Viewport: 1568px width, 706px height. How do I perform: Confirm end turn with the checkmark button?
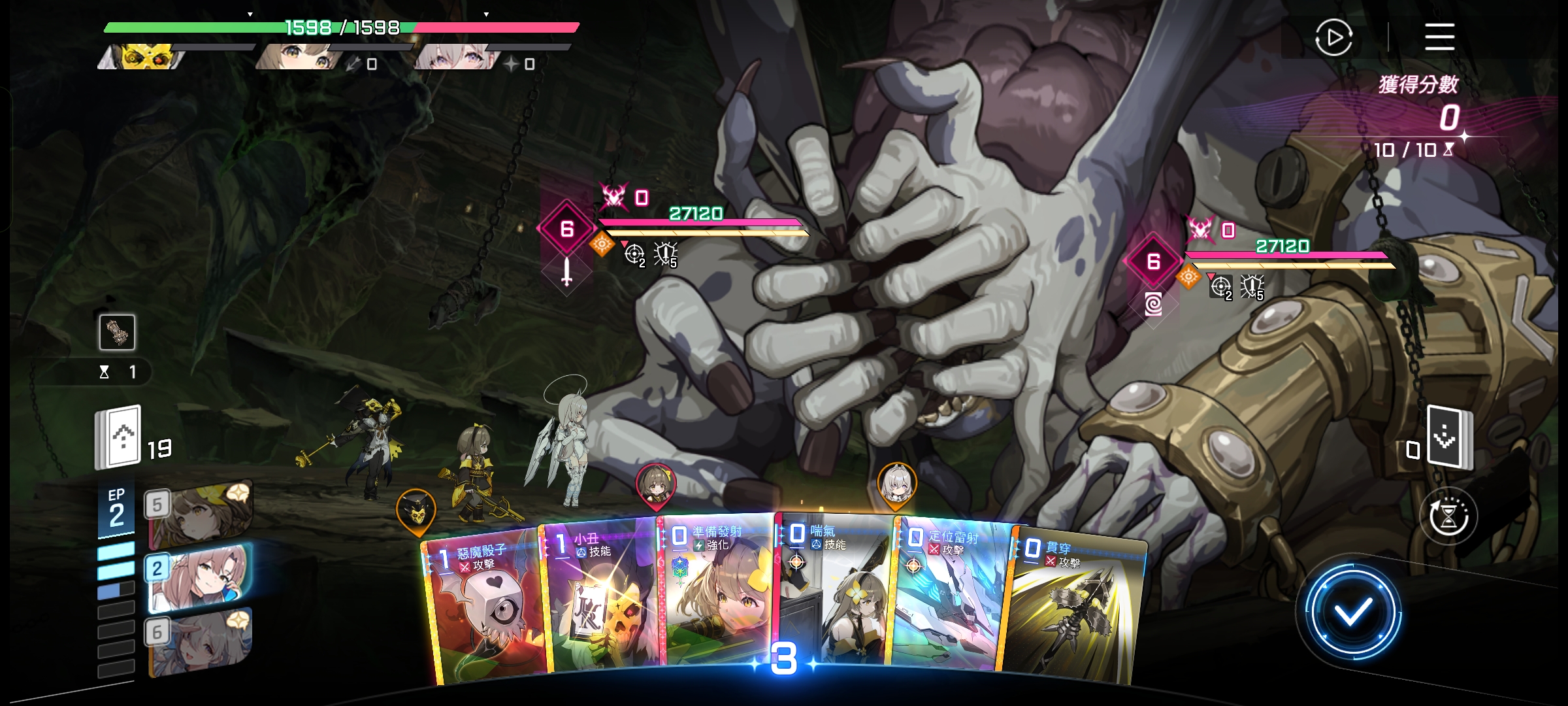(1352, 613)
